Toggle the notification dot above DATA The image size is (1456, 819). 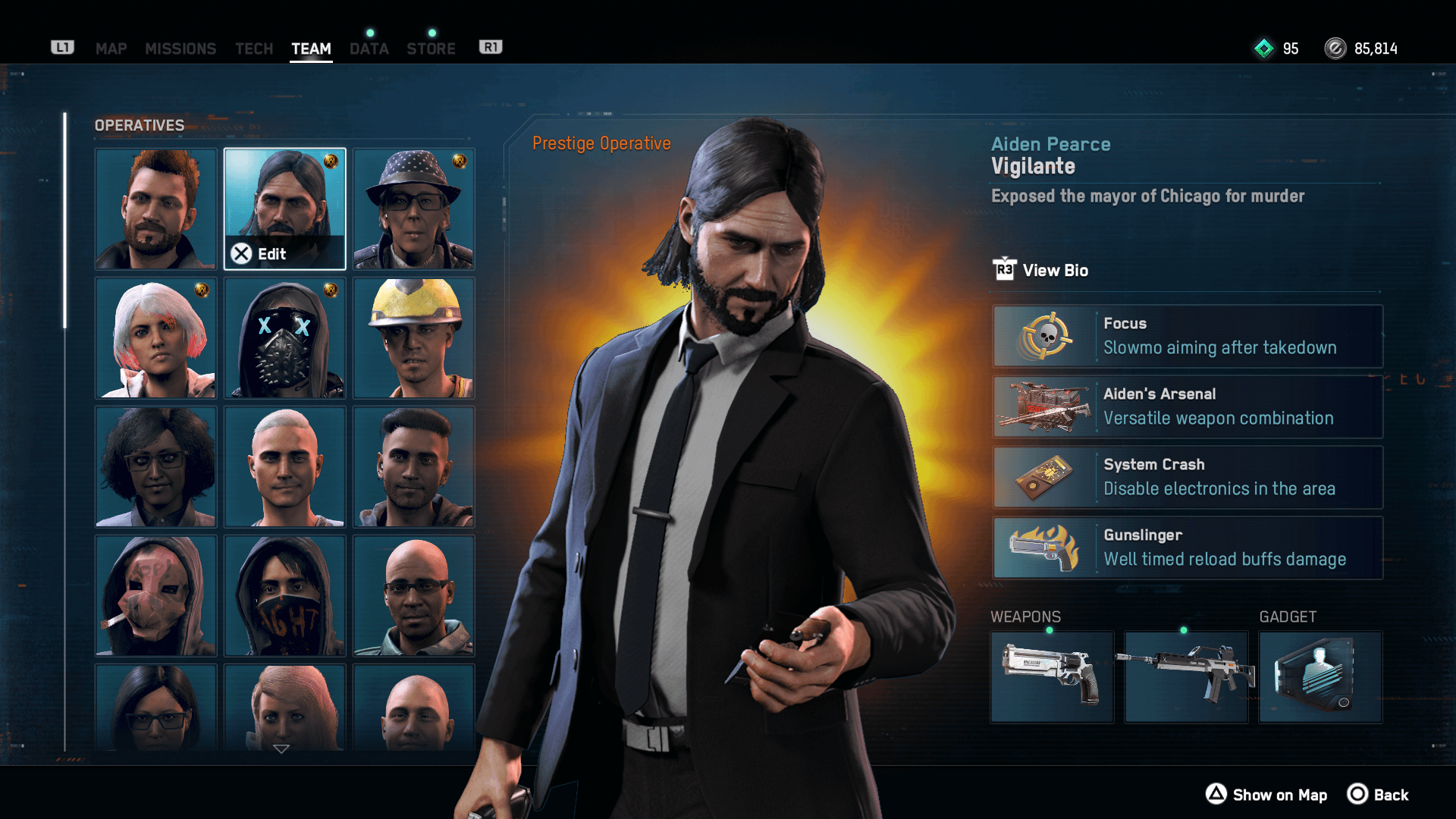point(369,33)
